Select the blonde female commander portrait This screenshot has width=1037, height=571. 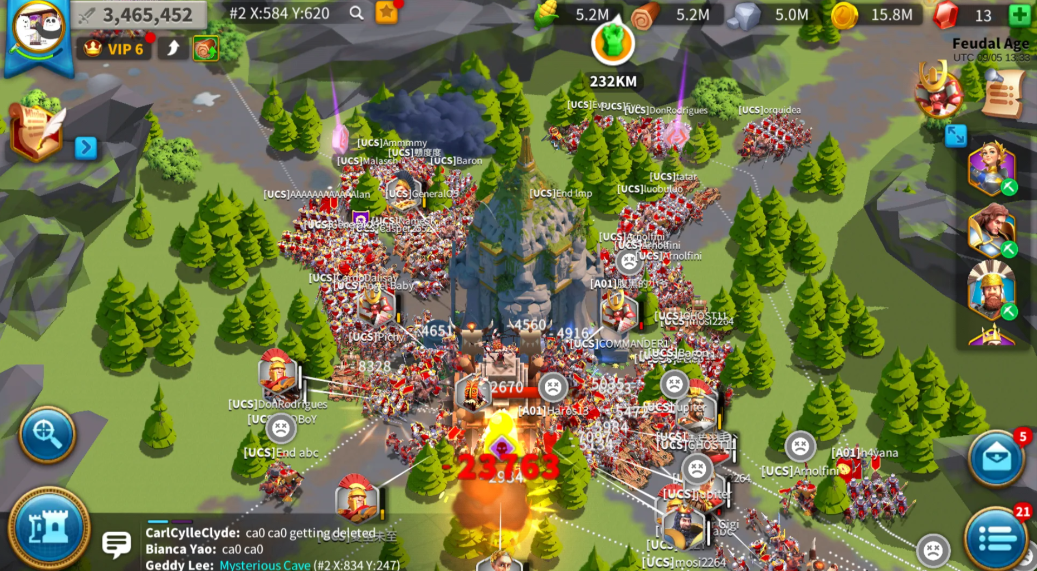click(991, 168)
